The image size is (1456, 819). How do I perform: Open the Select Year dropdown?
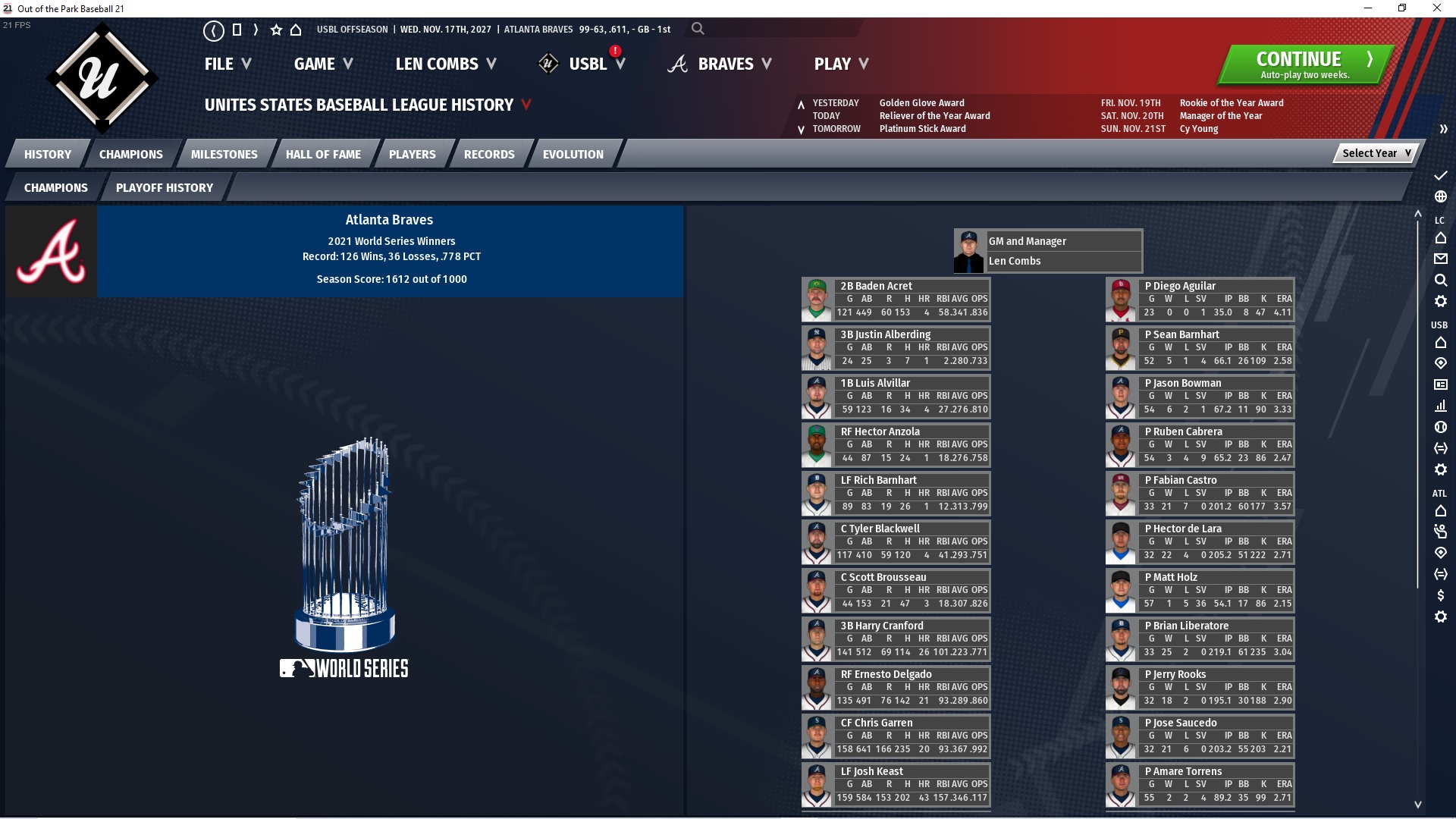[1376, 153]
